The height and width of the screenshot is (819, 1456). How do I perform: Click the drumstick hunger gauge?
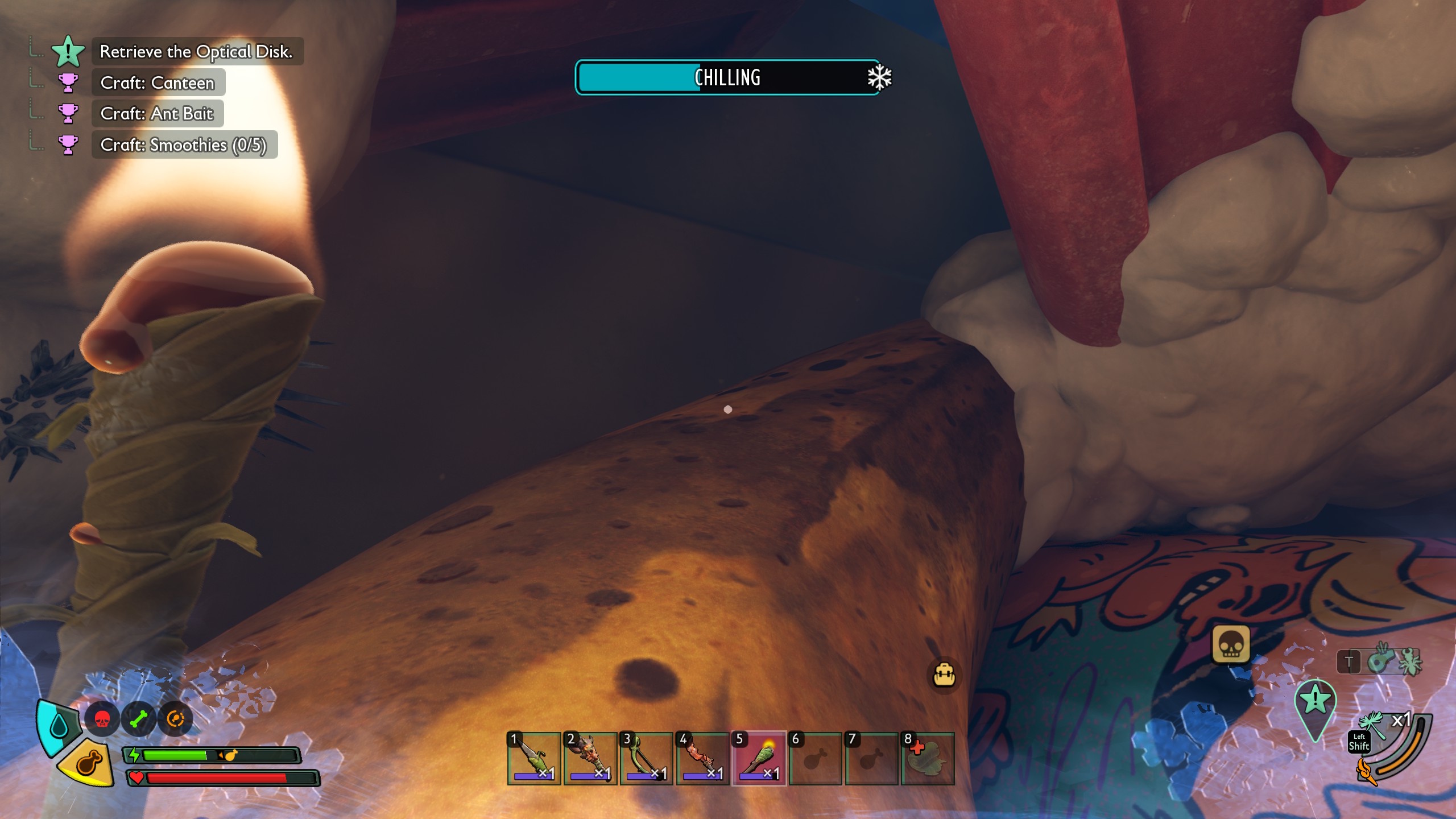89,763
